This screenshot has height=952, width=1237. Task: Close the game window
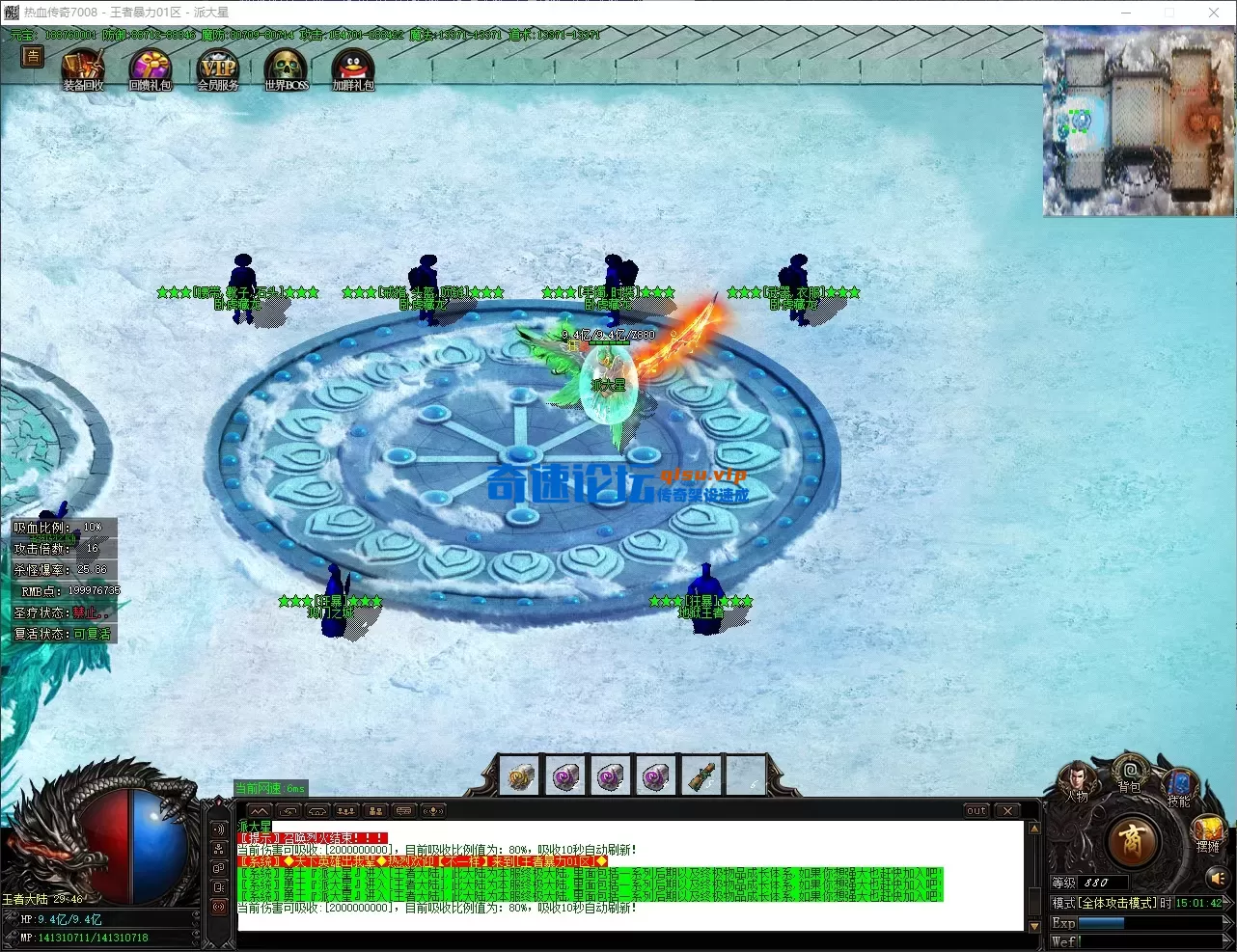[1214, 13]
